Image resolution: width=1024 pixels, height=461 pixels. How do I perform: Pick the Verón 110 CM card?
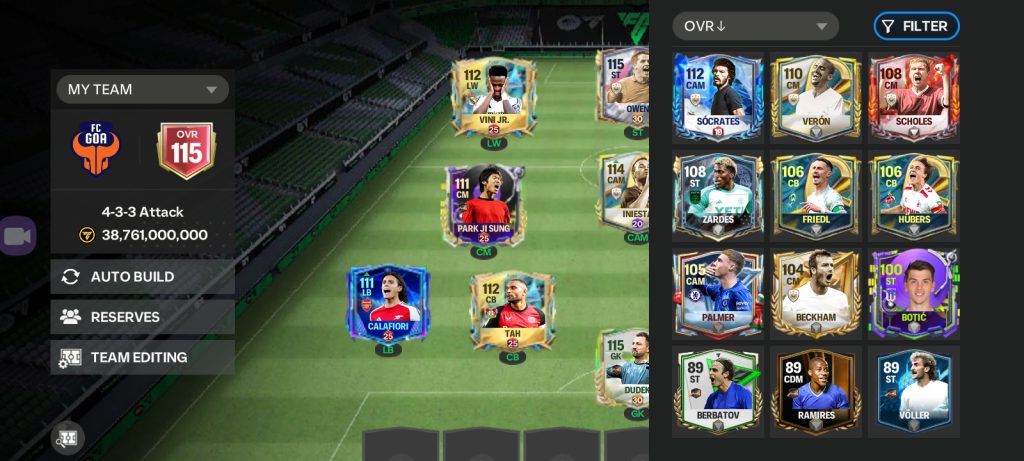click(x=816, y=97)
